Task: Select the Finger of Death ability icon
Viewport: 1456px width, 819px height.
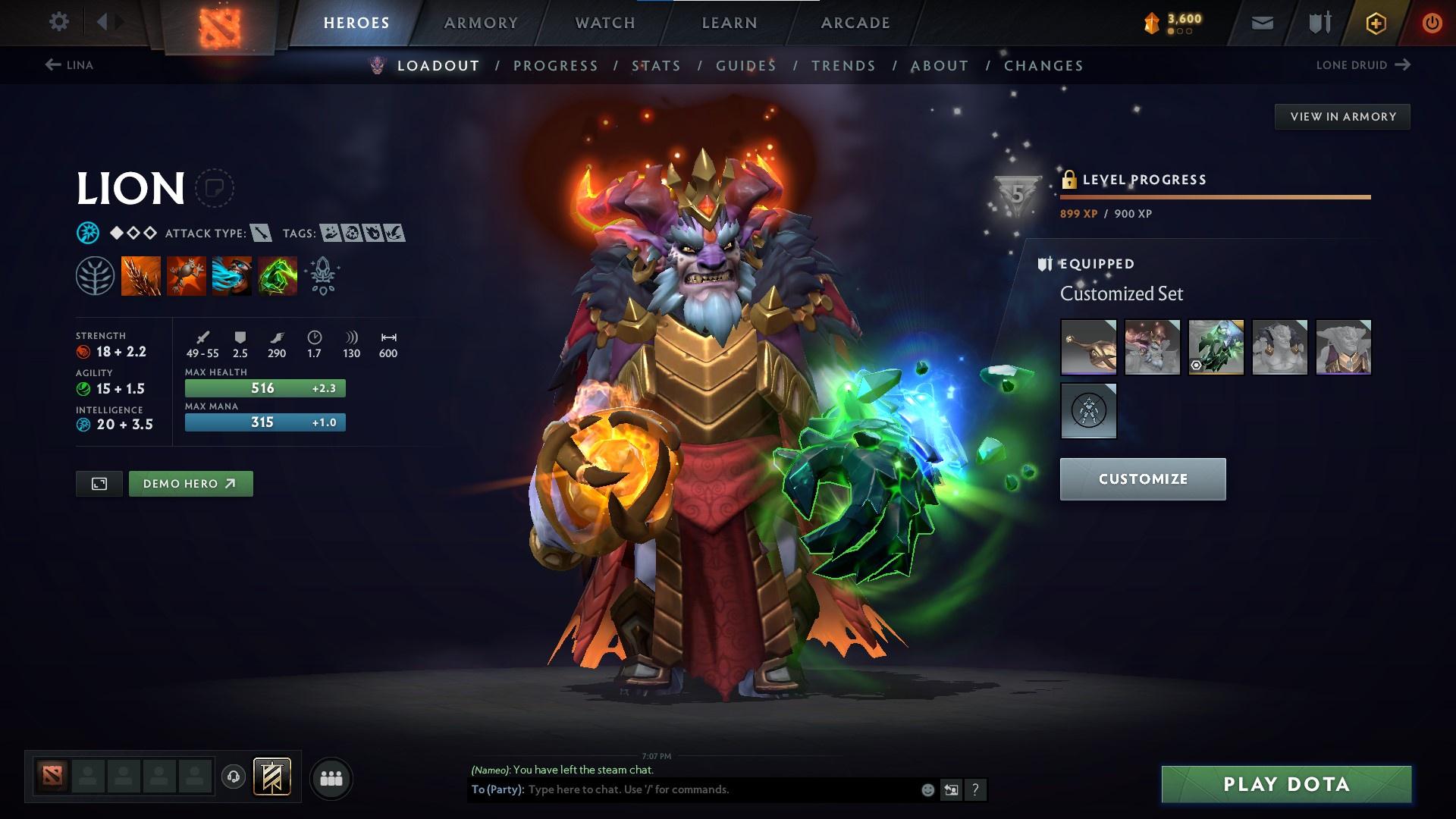Action: (x=277, y=275)
